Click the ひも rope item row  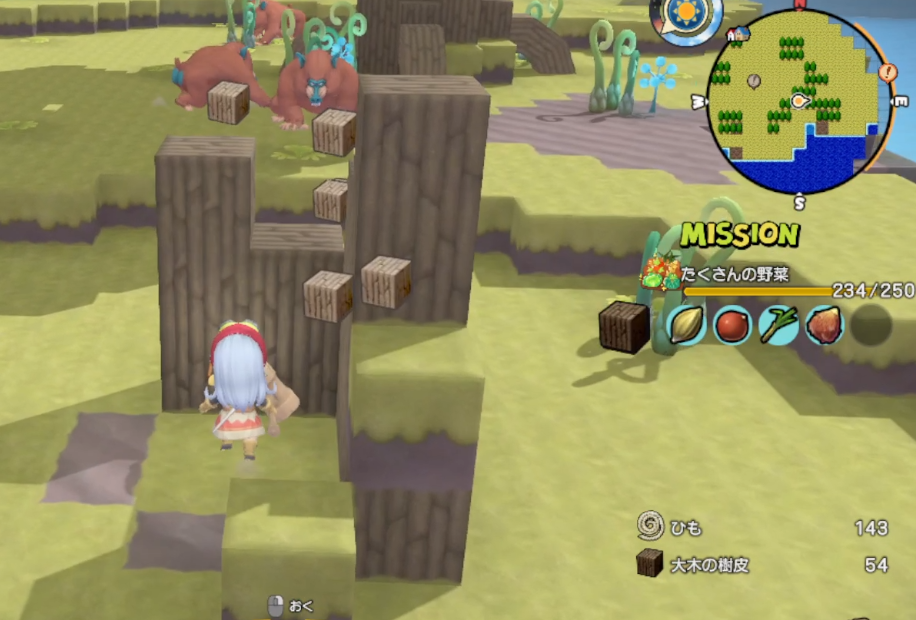pyautogui.click(x=762, y=527)
